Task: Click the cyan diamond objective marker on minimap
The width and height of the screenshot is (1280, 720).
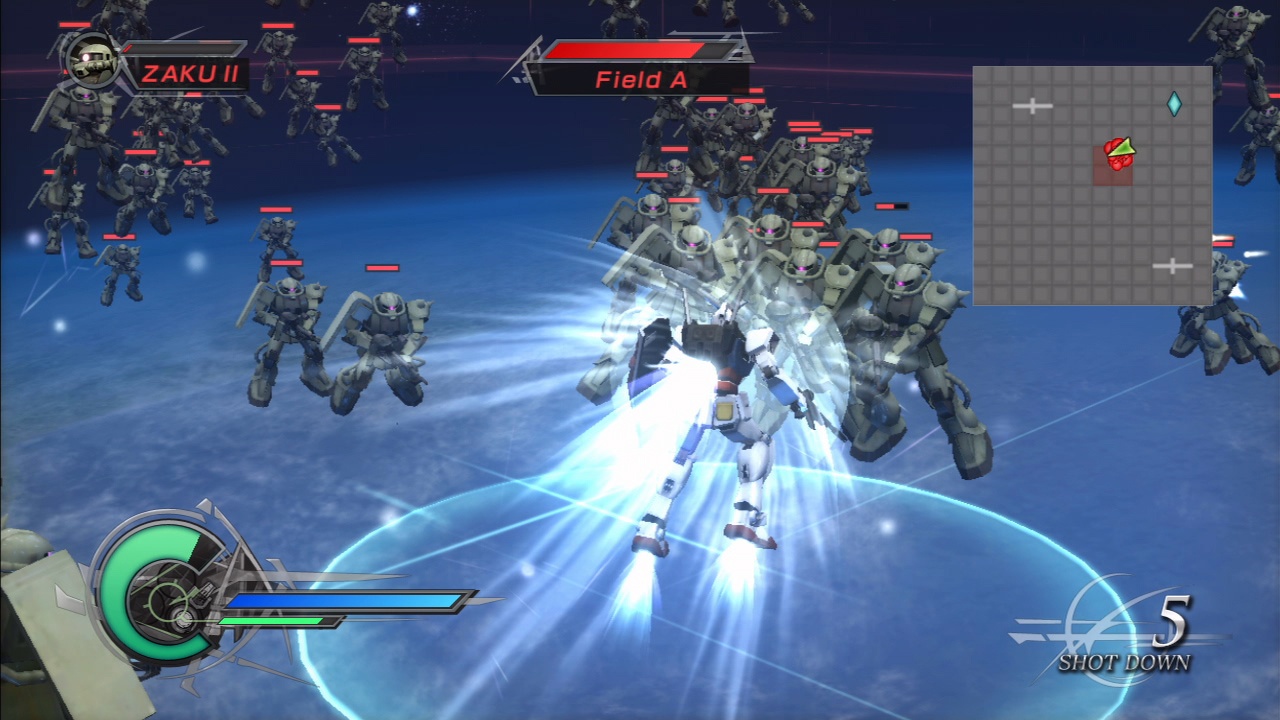Action: click(x=1174, y=103)
